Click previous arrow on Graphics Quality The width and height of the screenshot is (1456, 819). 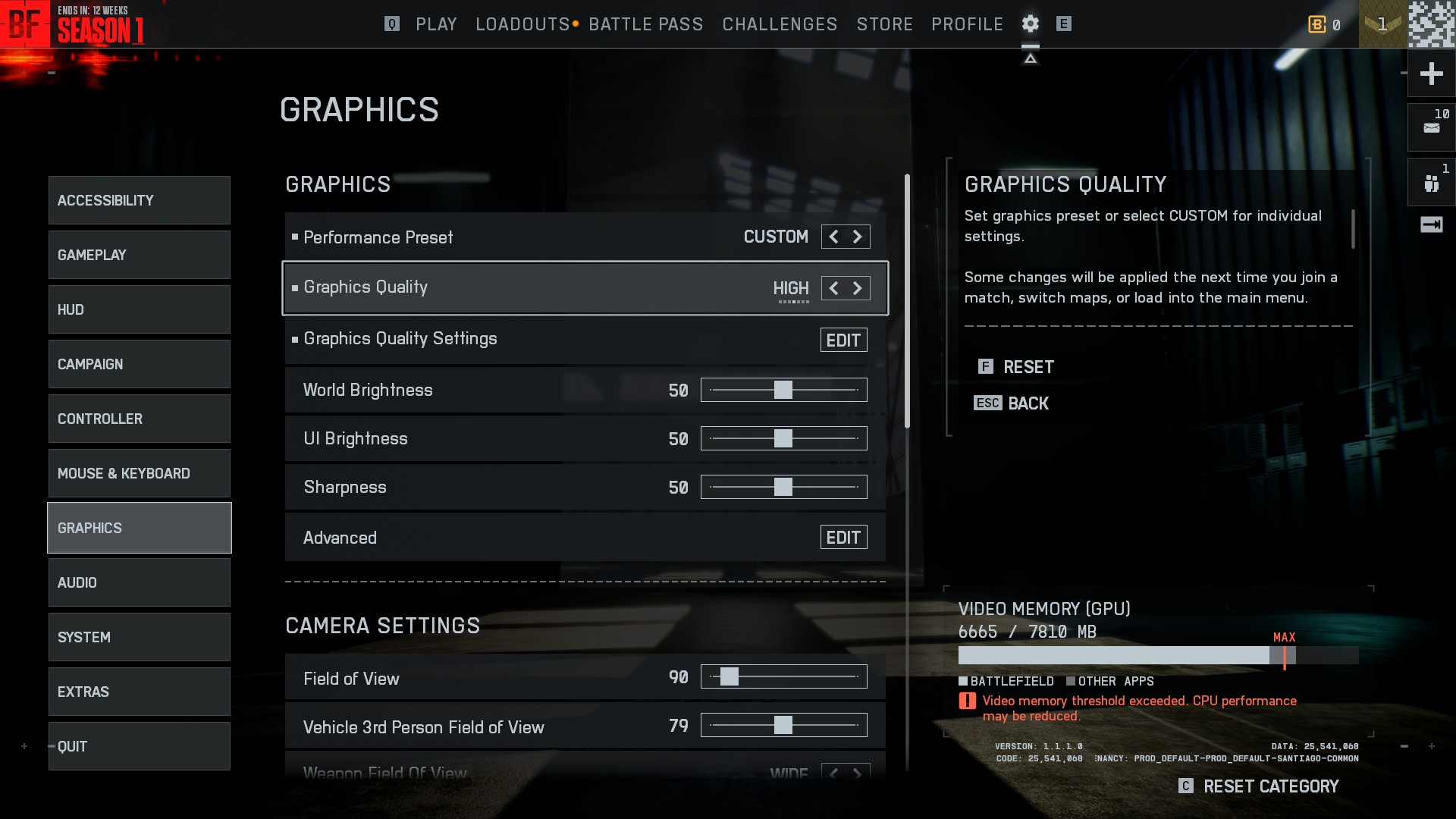(833, 288)
